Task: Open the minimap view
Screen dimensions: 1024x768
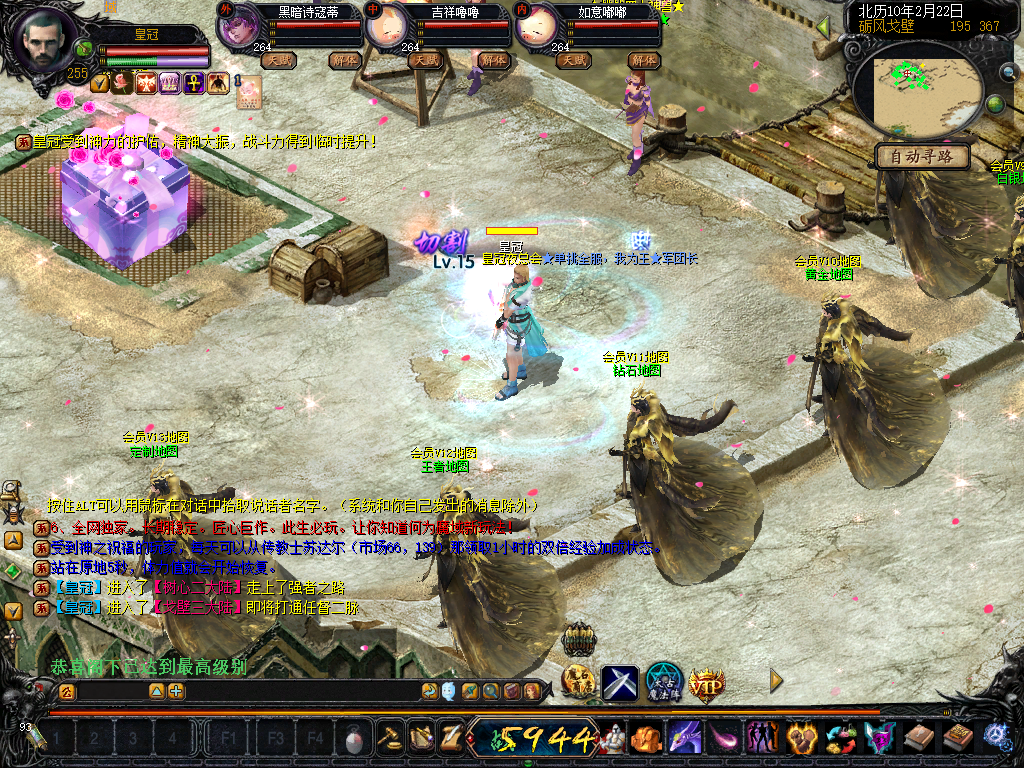Action: [925, 95]
